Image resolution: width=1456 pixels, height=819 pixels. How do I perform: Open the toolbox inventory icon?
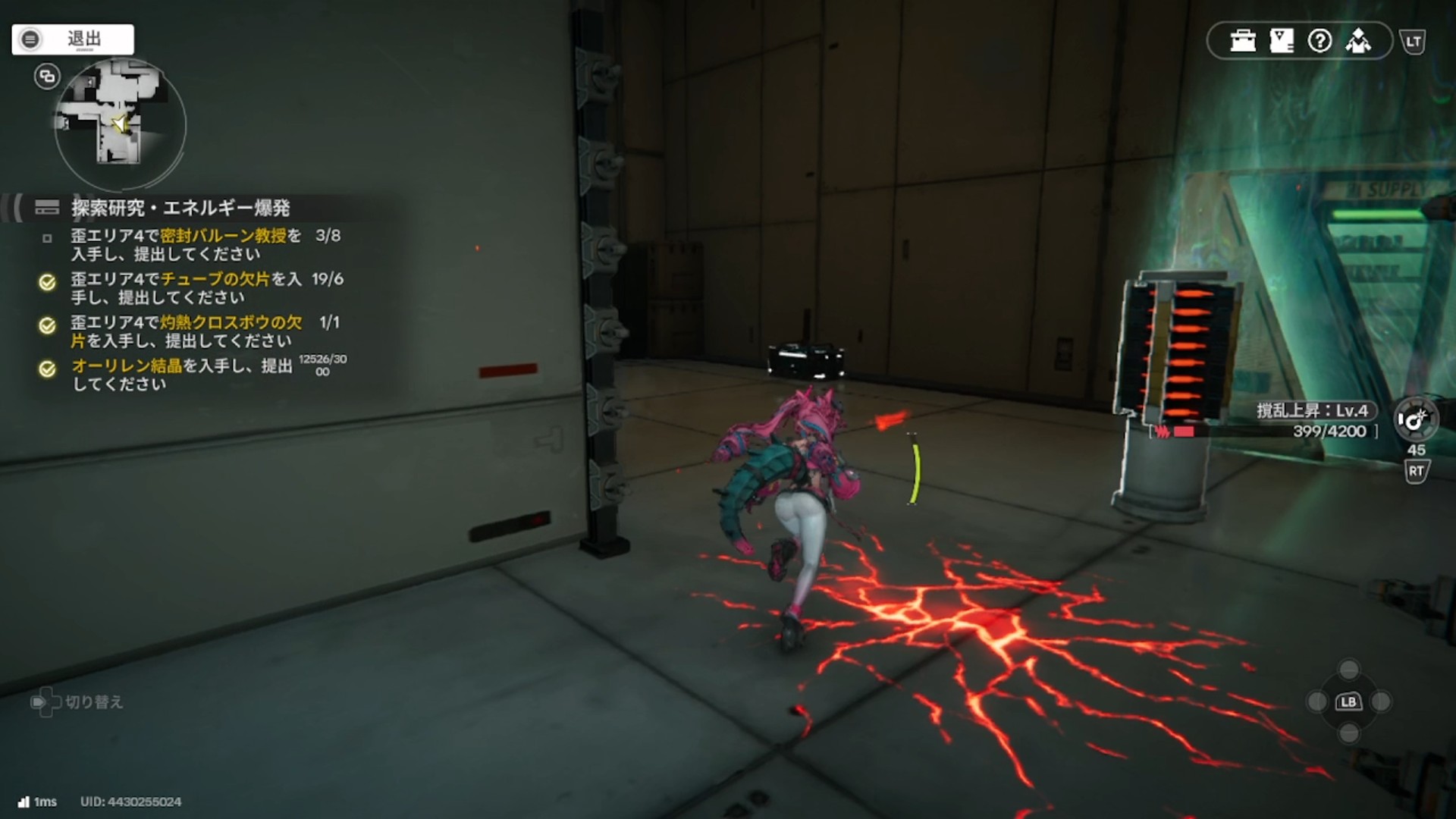tap(1243, 41)
